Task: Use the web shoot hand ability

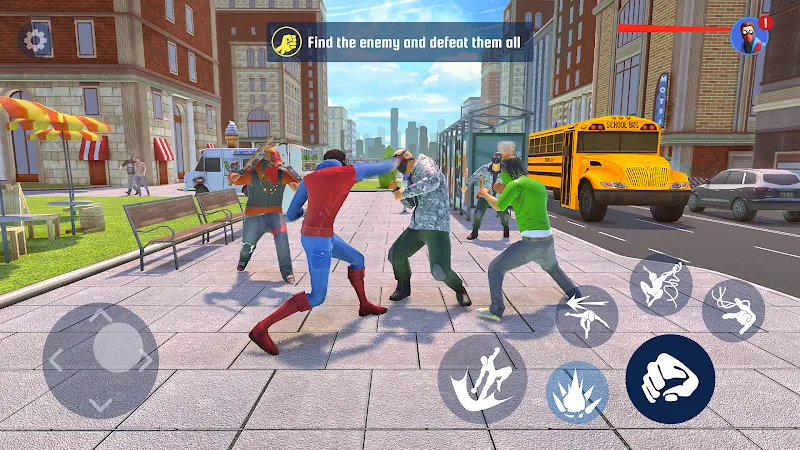Action: click(x=733, y=309)
